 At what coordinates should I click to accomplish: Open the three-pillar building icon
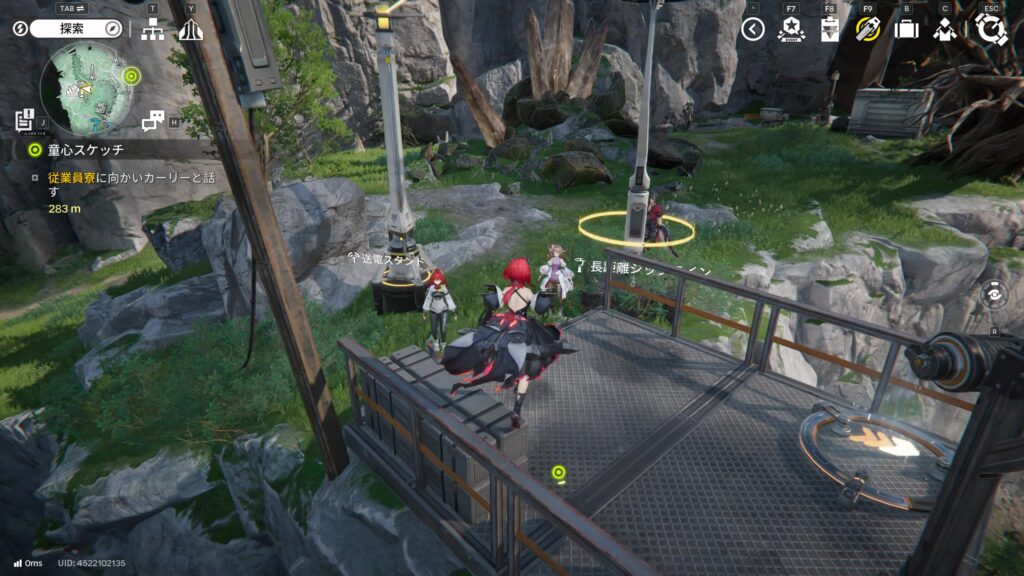[x=190, y=29]
